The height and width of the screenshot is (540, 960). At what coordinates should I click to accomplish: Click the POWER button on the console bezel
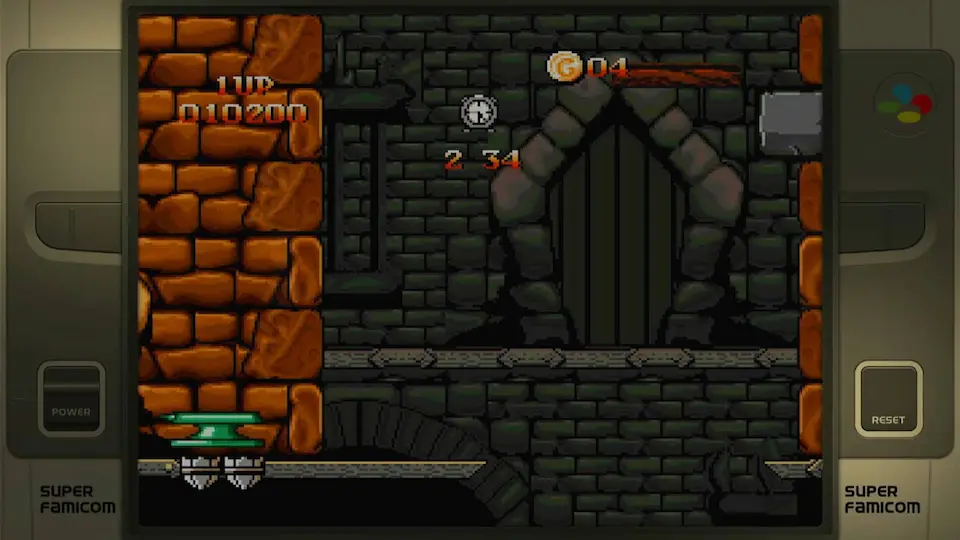[71, 398]
